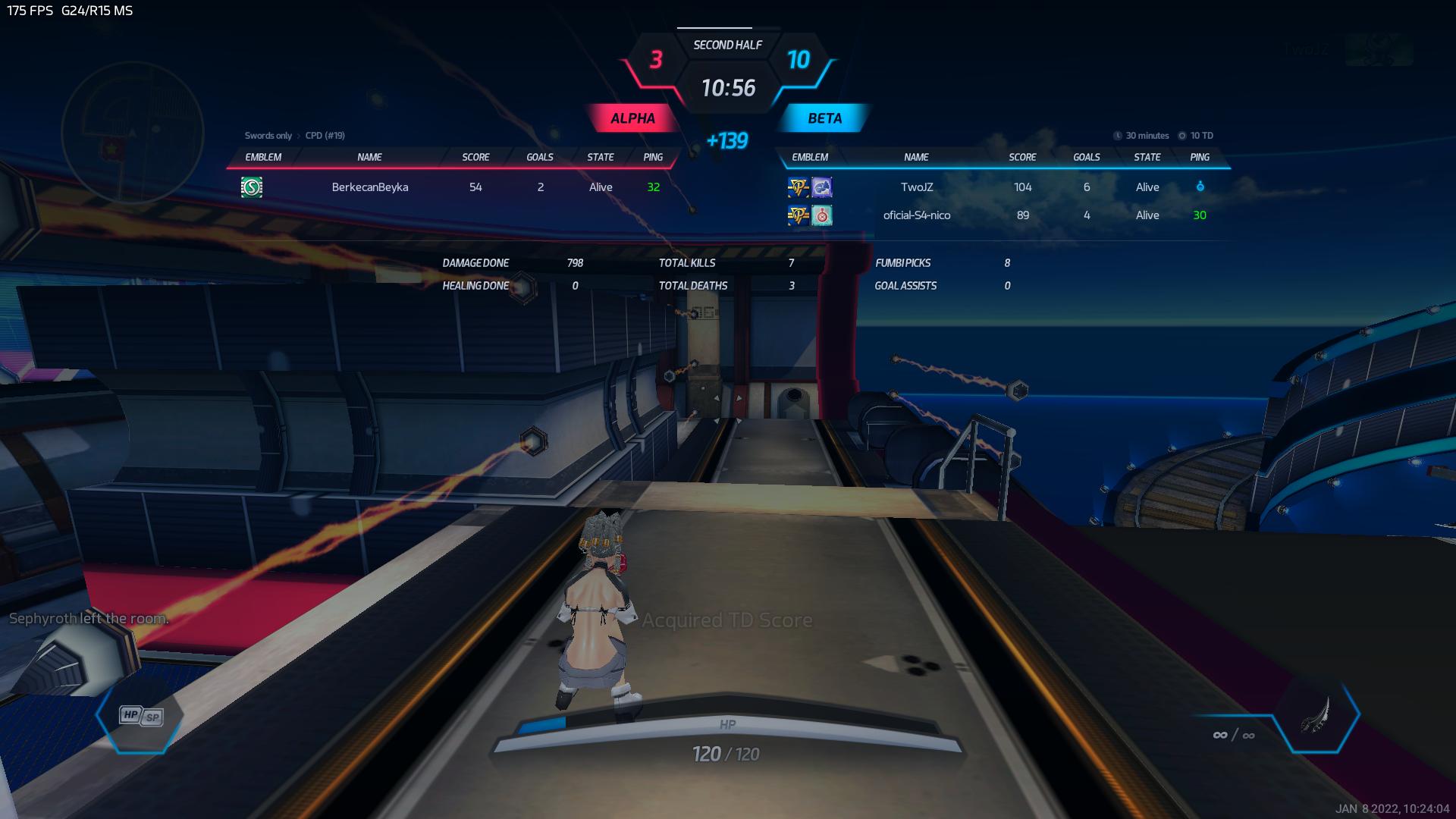This screenshot has width=1456, height=819.
Task: Click the ALPHA team banner
Action: [632, 118]
